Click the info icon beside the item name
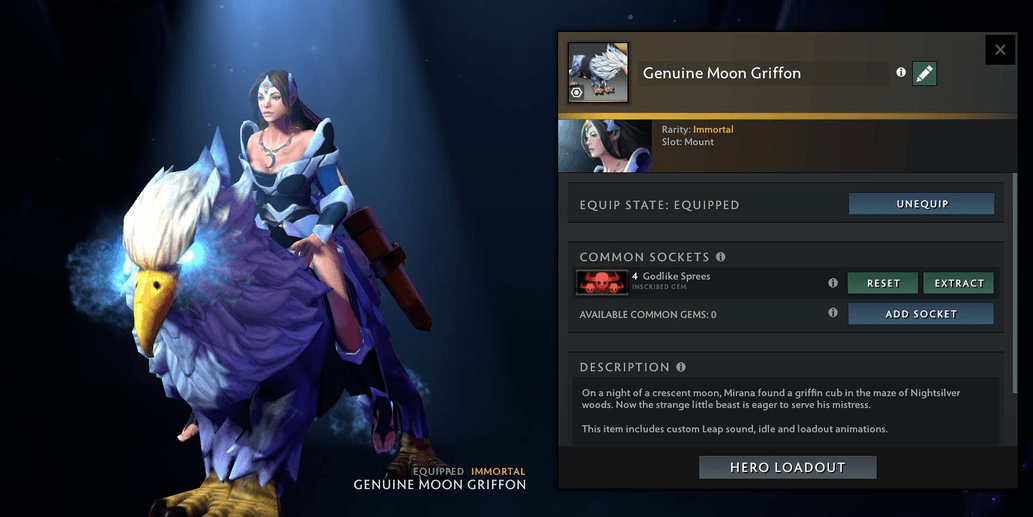Viewport: 1033px width, 517px height. tap(901, 73)
